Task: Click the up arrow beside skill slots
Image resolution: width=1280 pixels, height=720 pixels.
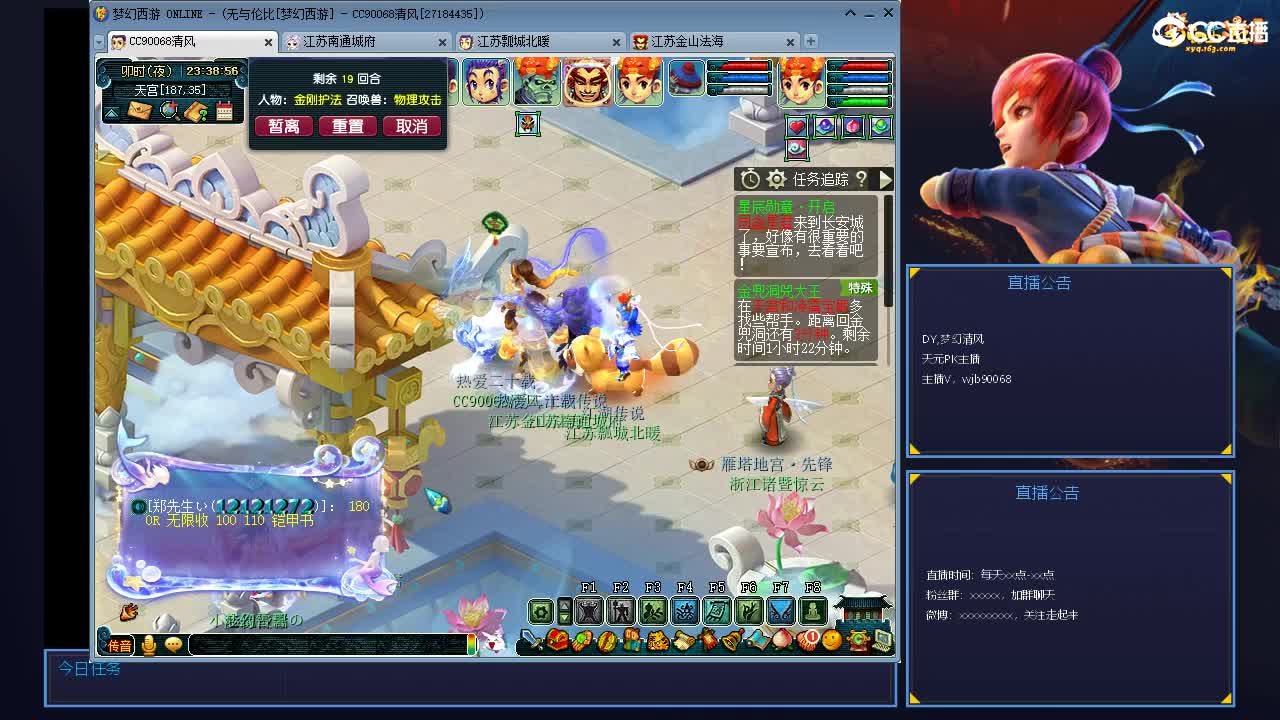Action: point(563,604)
